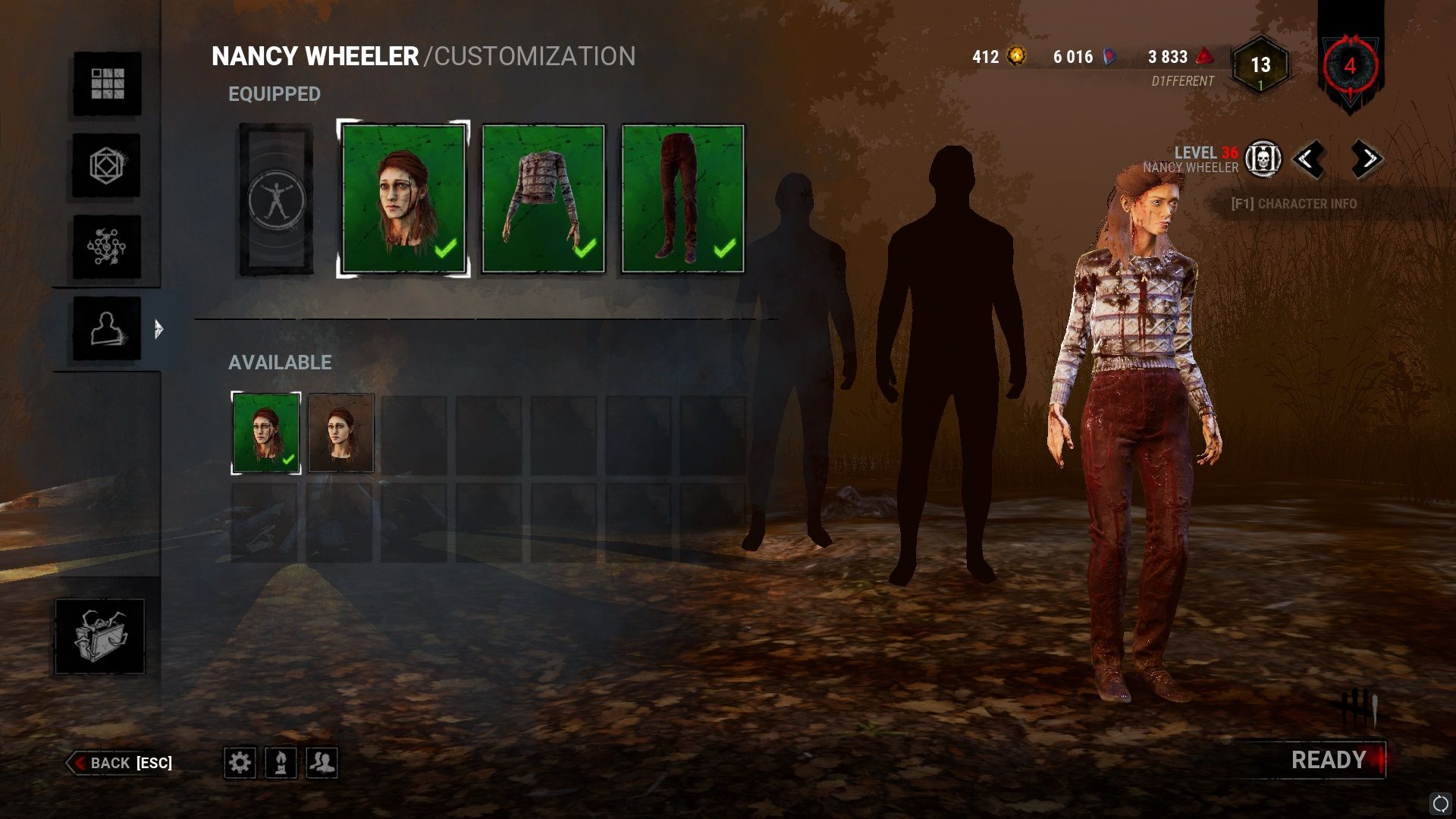Open Settings via the gear icon
This screenshot has height=819, width=1456.
pos(241,763)
